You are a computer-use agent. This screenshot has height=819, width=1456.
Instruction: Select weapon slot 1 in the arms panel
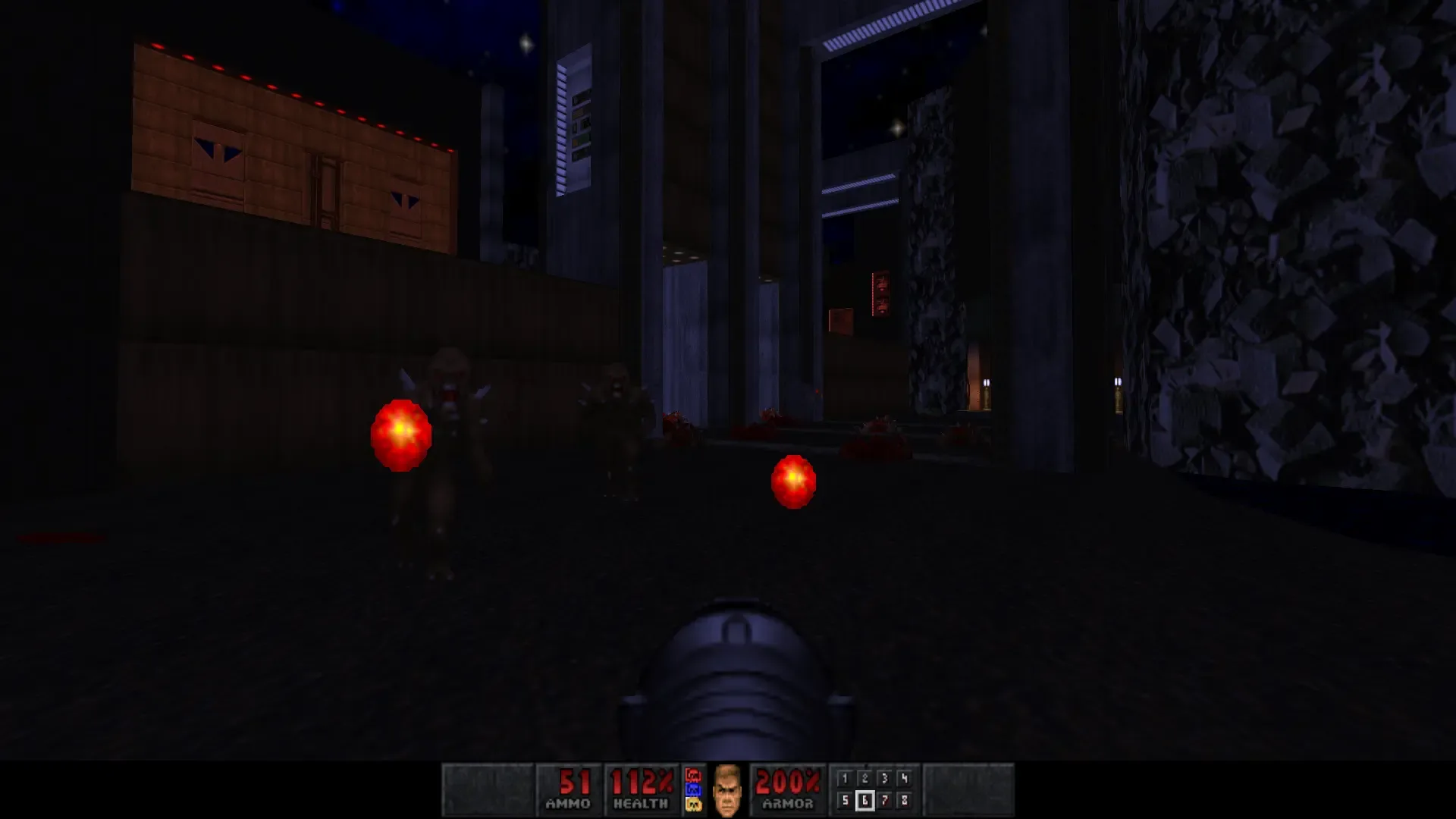click(x=845, y=777)
